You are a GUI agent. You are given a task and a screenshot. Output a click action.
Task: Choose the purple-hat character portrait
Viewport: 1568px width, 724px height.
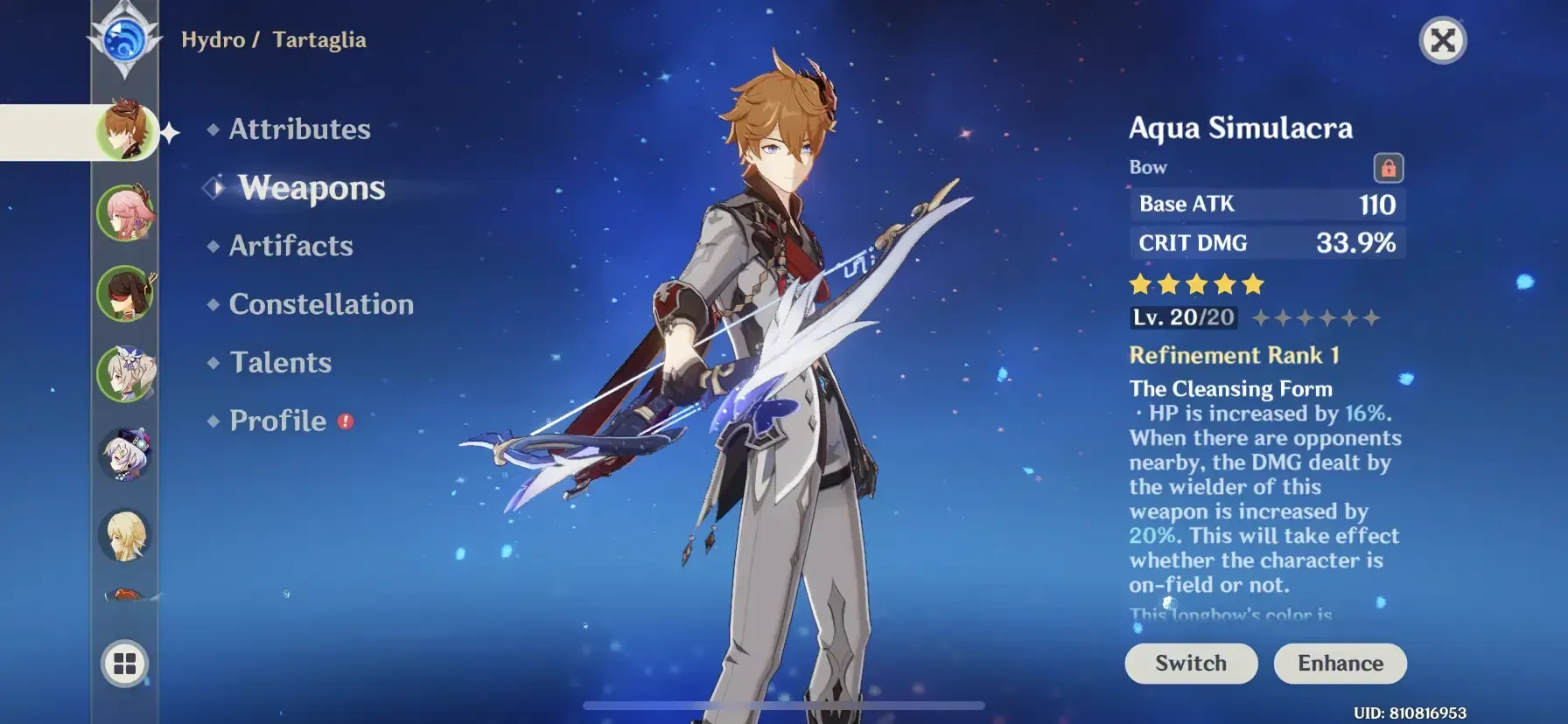125,455
